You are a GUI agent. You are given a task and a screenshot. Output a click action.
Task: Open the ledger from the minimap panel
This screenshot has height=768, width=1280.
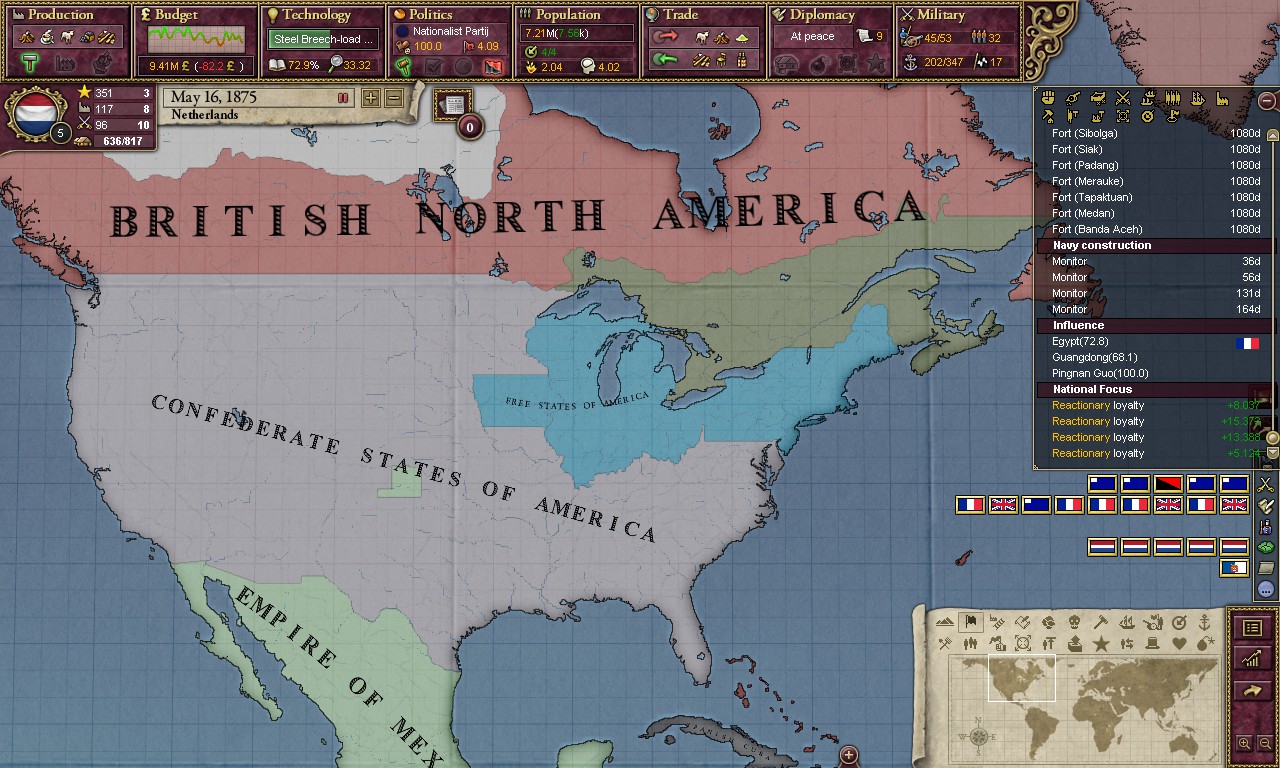(1252, 628)
